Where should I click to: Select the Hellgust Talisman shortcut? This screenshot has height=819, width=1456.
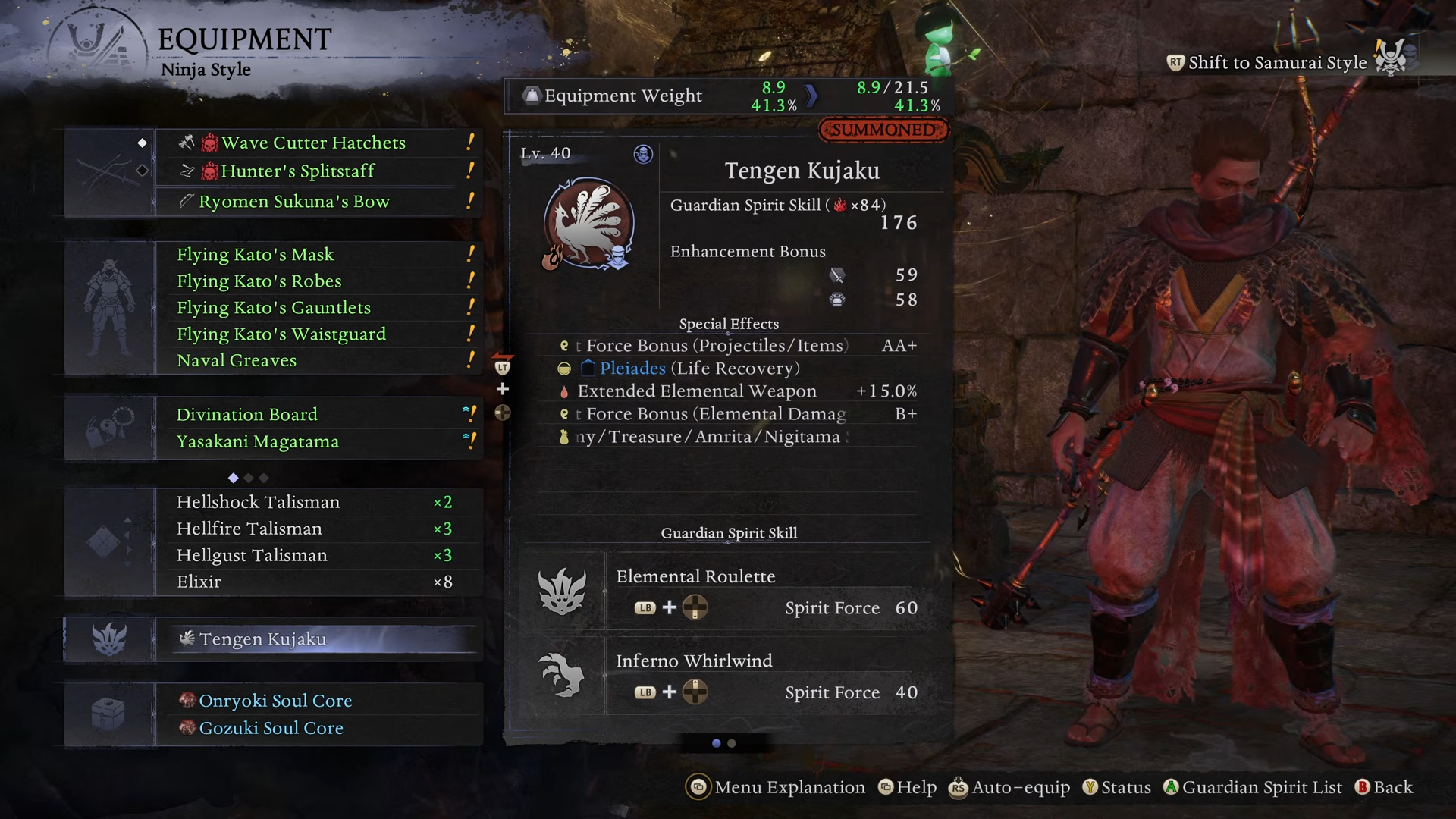click(253, 556)
